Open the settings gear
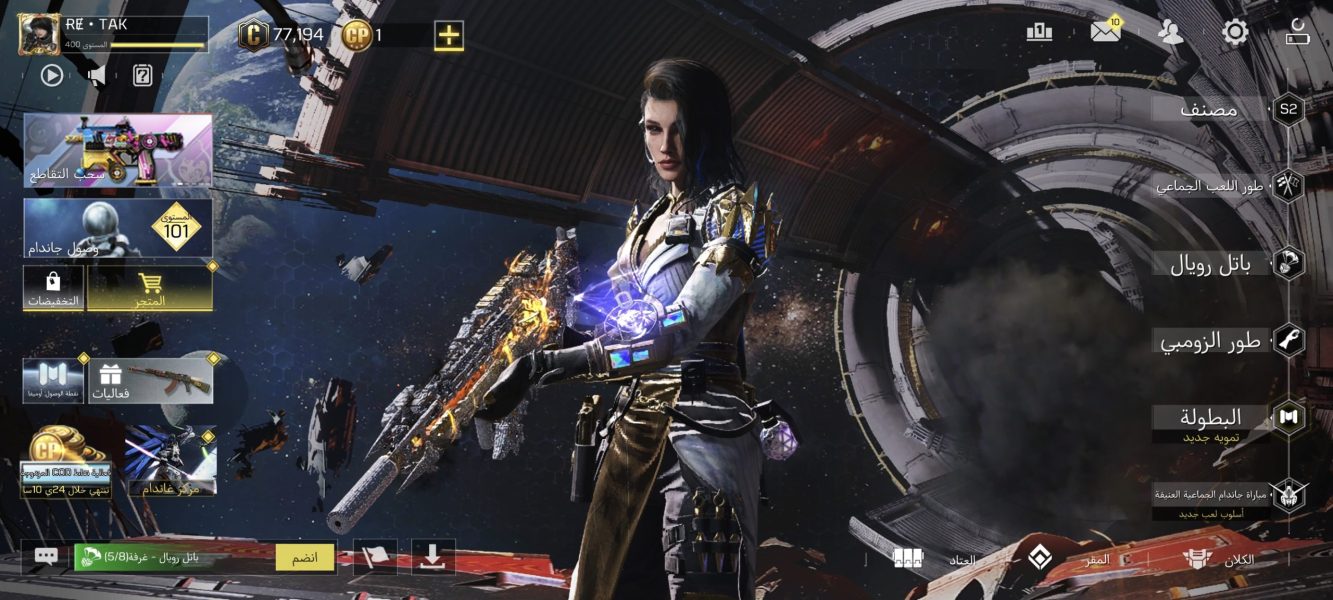The image size is (1333, 600). coord(1235,32)
